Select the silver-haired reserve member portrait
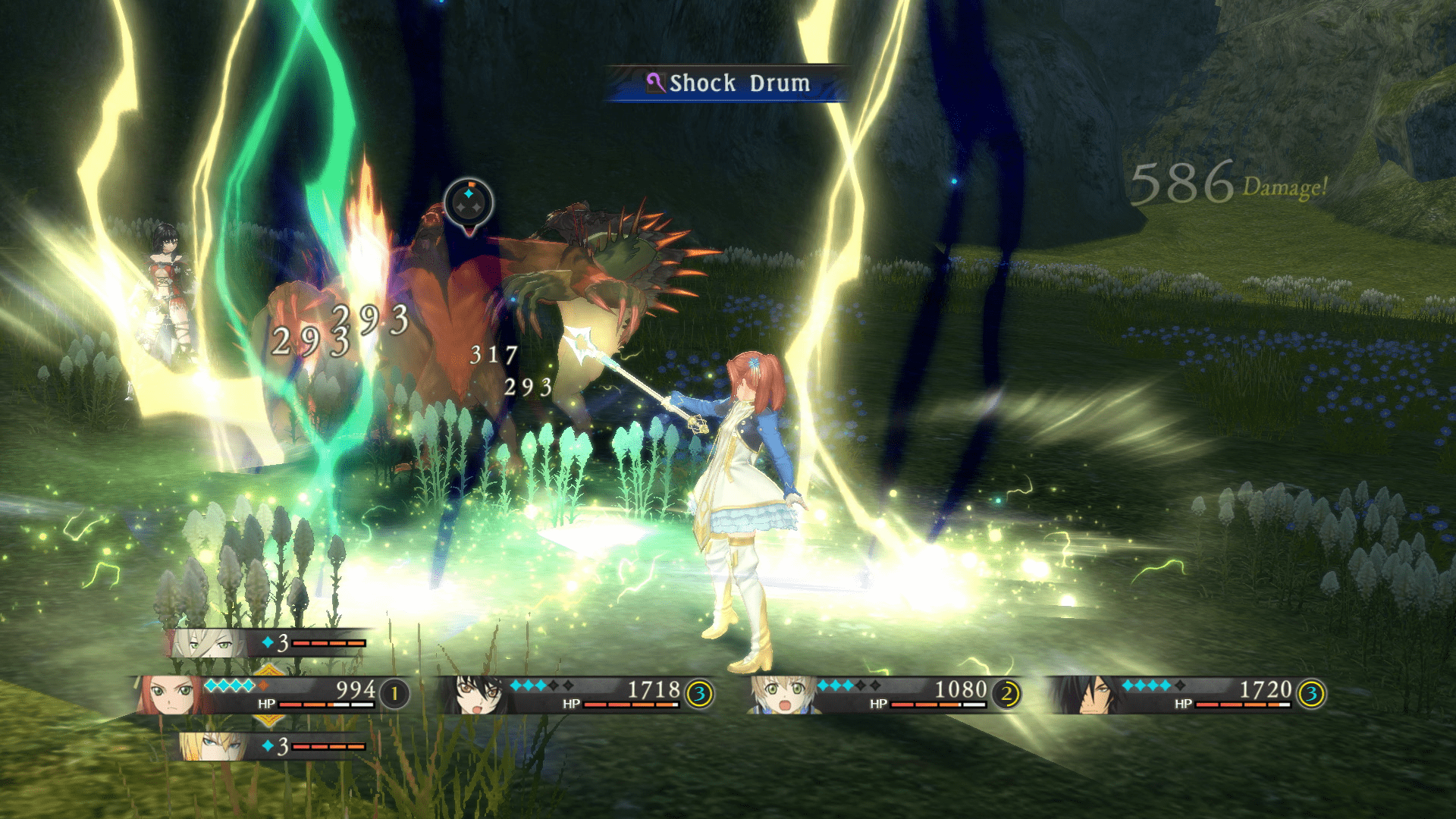Image resolution: width=1456 pixels, height=819 pixels. point(206,644)
